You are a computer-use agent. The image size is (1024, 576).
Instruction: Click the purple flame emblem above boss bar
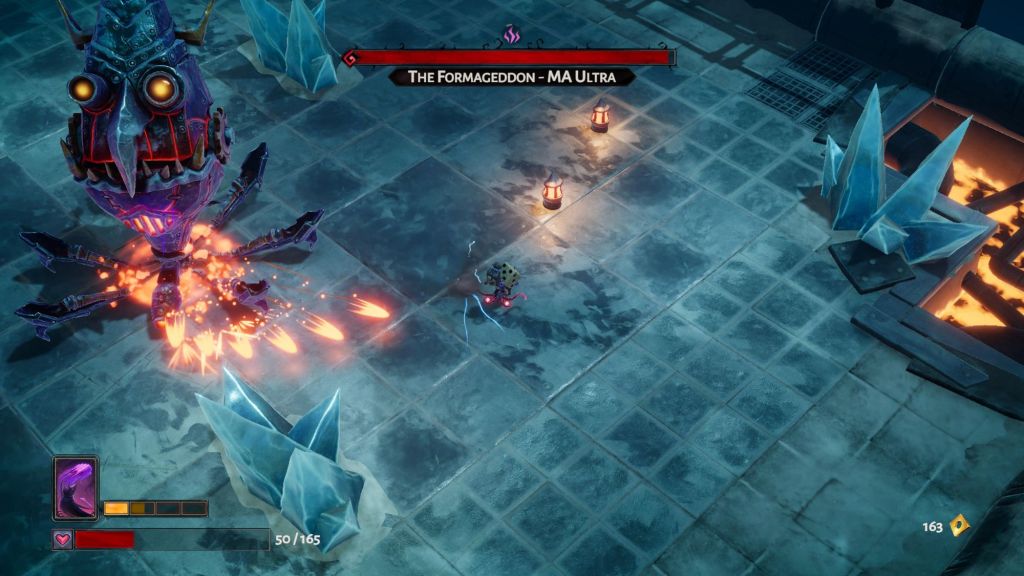(x=511, y=35)
